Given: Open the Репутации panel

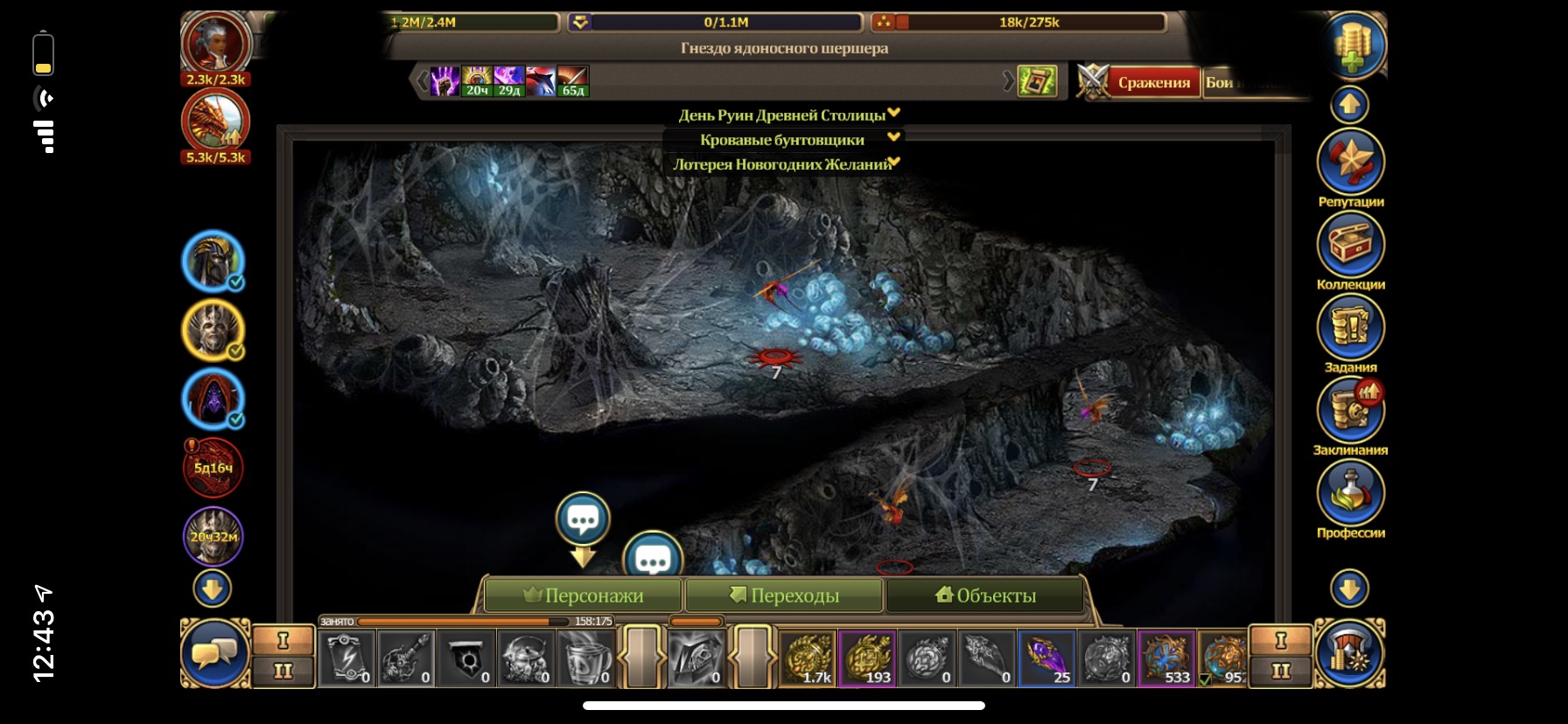Looking at the screenshot, I should click(x=1350, y=162).
